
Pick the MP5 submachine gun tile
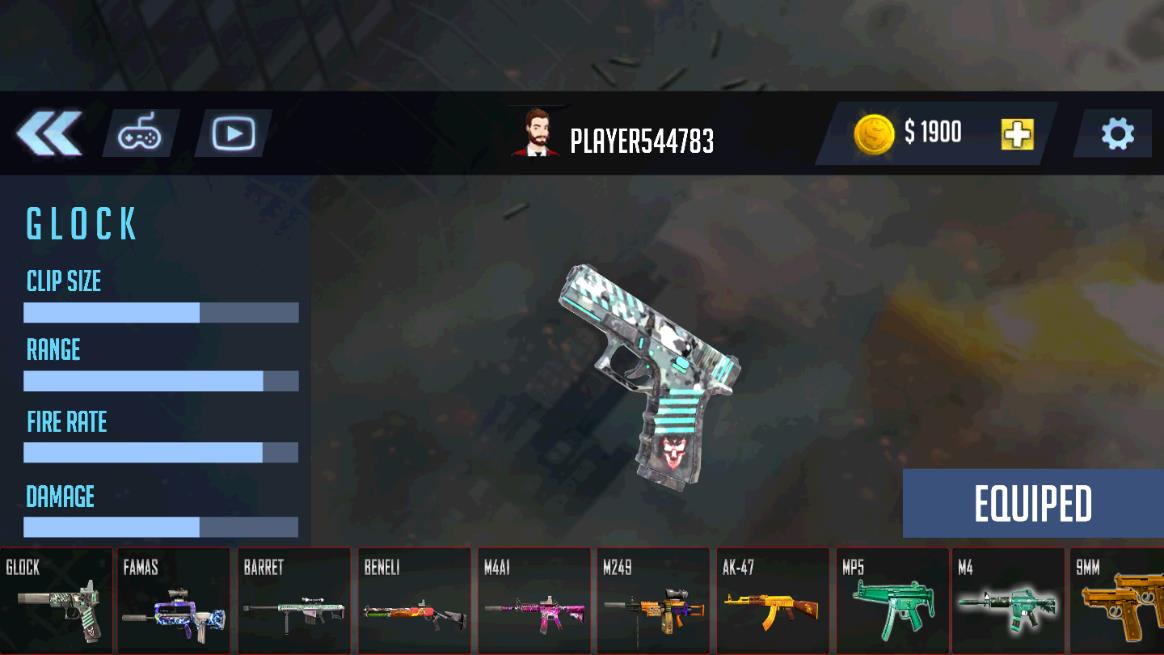tap(892, 601)
